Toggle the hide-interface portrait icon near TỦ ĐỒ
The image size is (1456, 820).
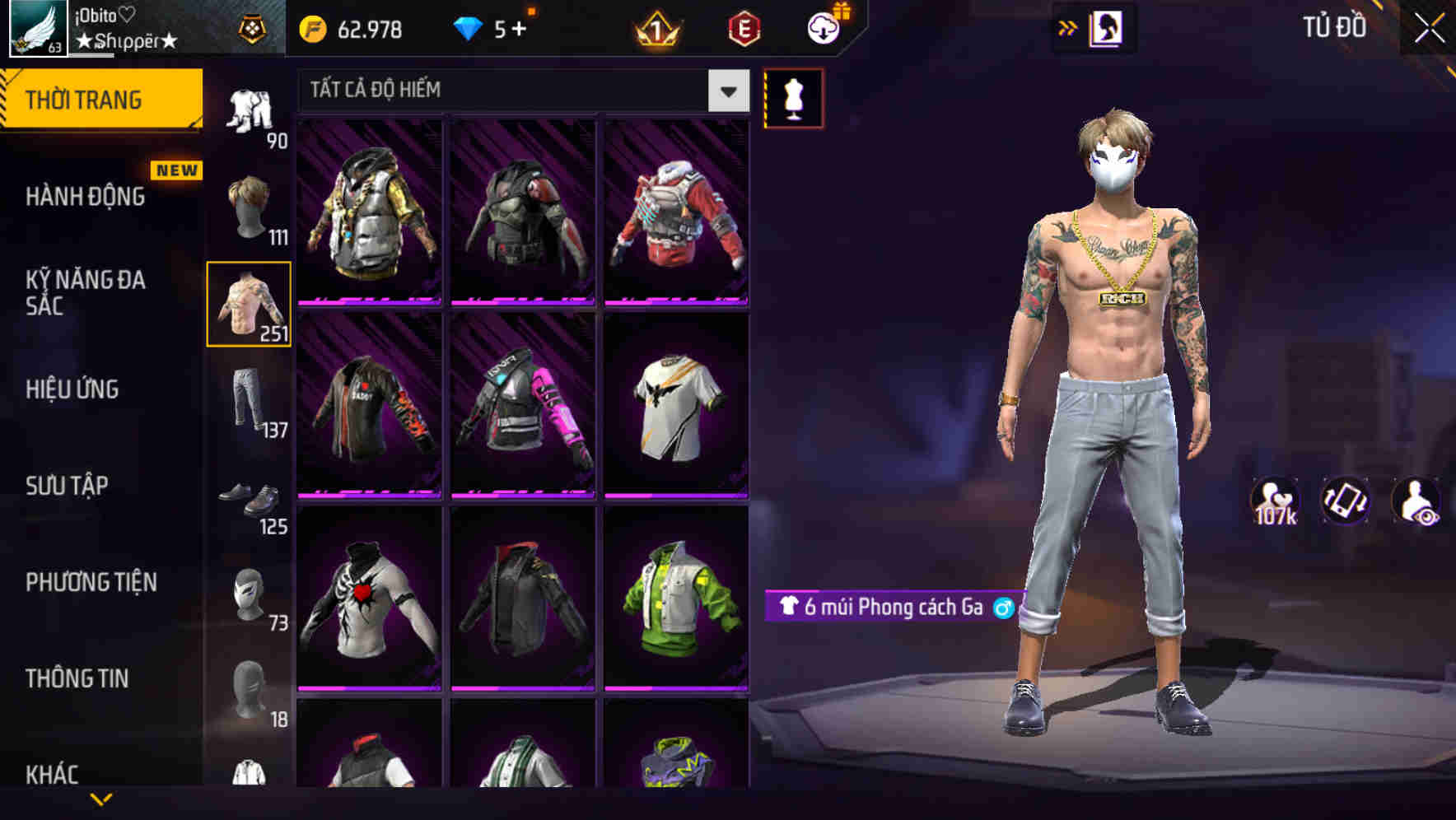point(1107,27)
